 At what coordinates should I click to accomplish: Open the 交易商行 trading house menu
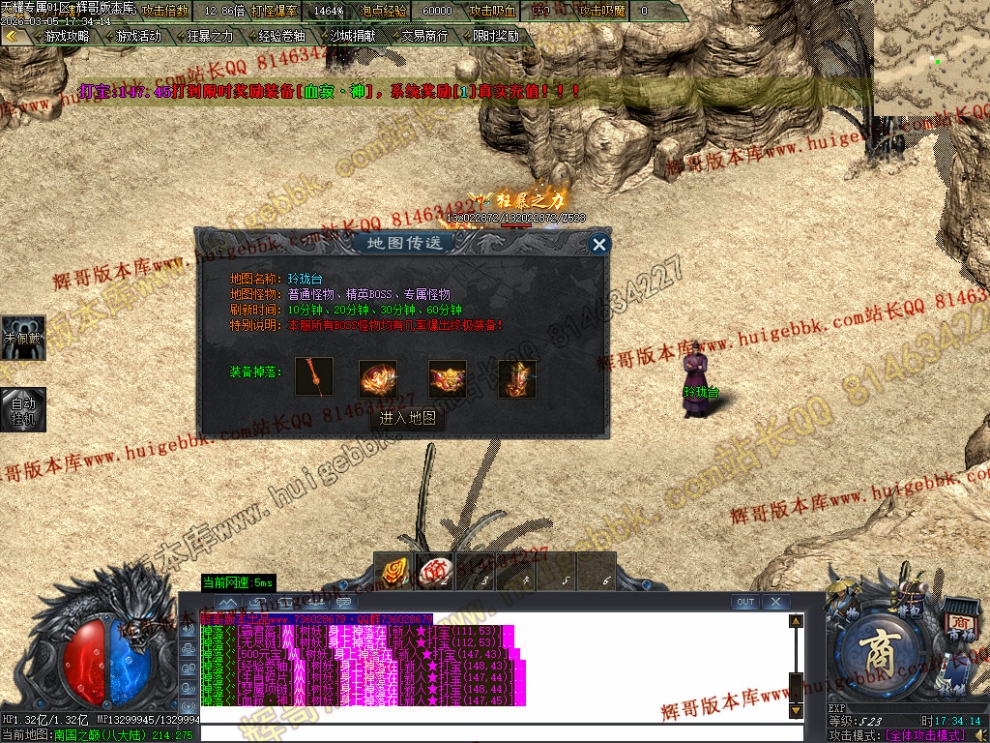click(421, 36)
